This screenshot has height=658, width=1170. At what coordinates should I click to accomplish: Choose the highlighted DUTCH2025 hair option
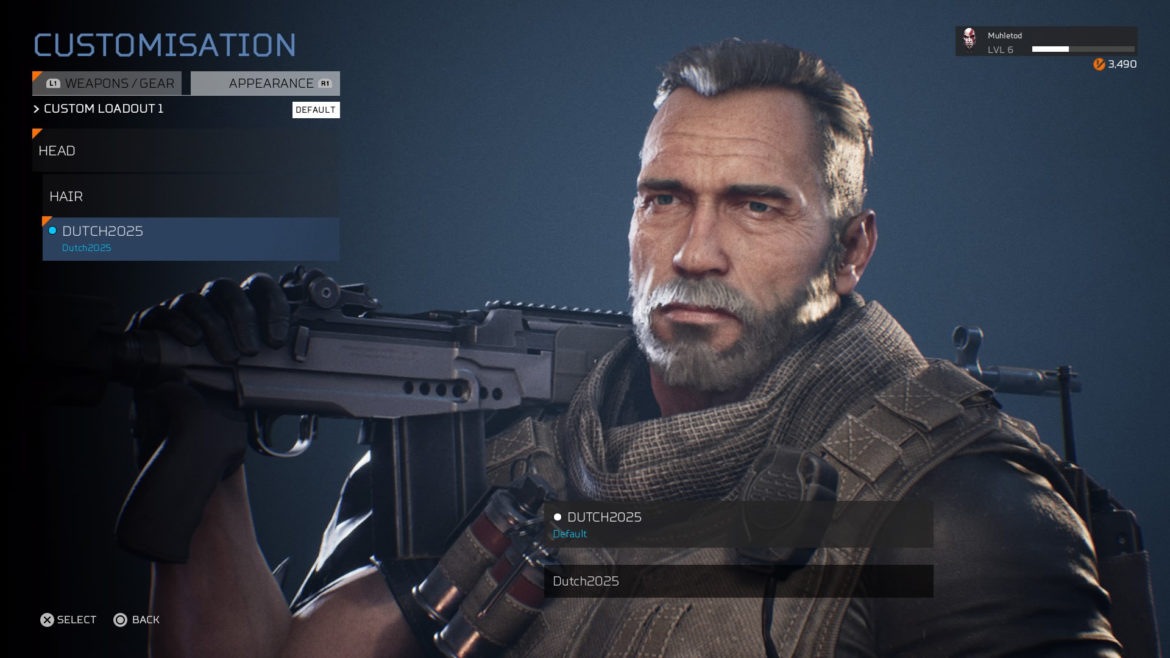(x=190, y=239)
